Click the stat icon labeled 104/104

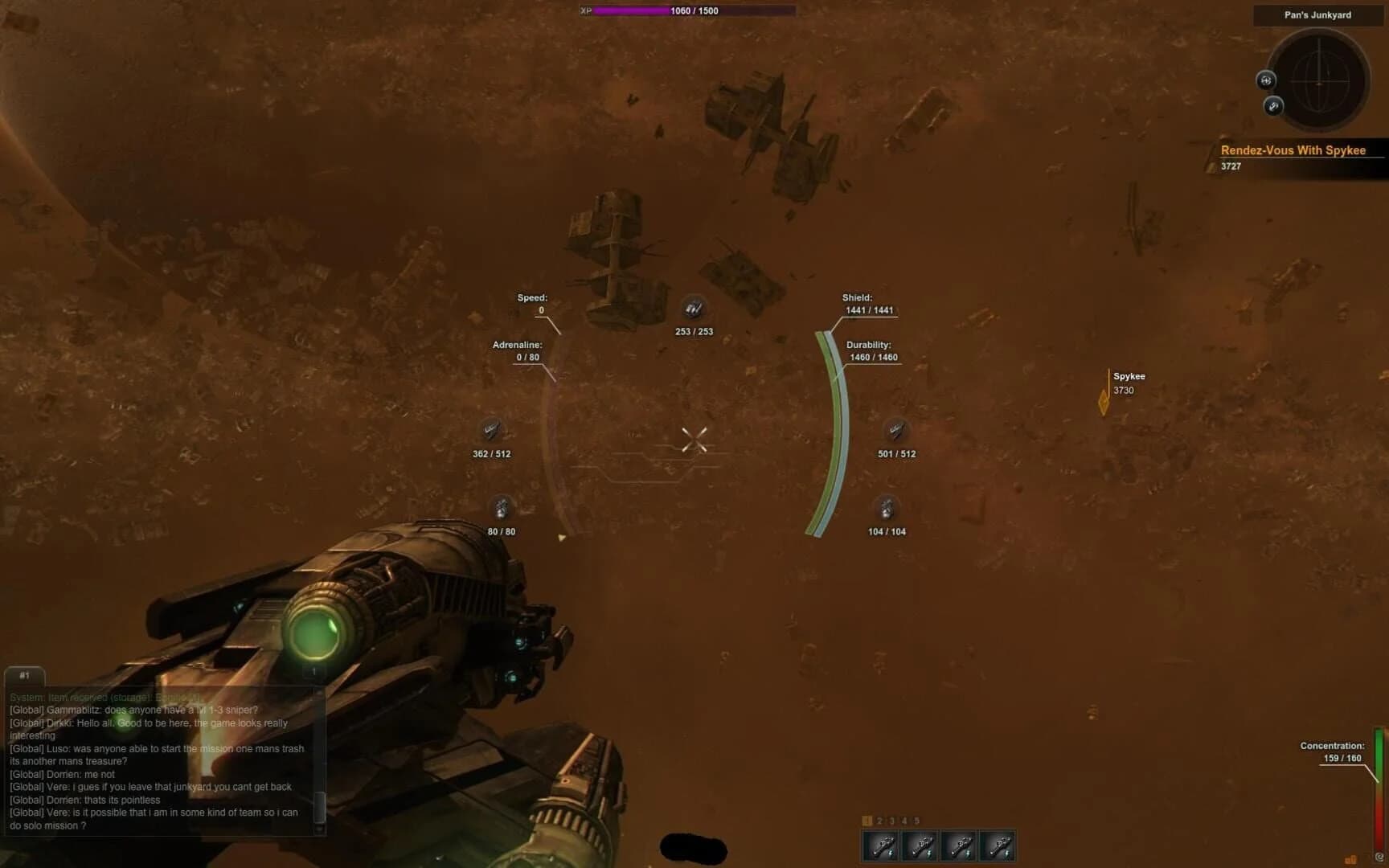coord(887,509)
